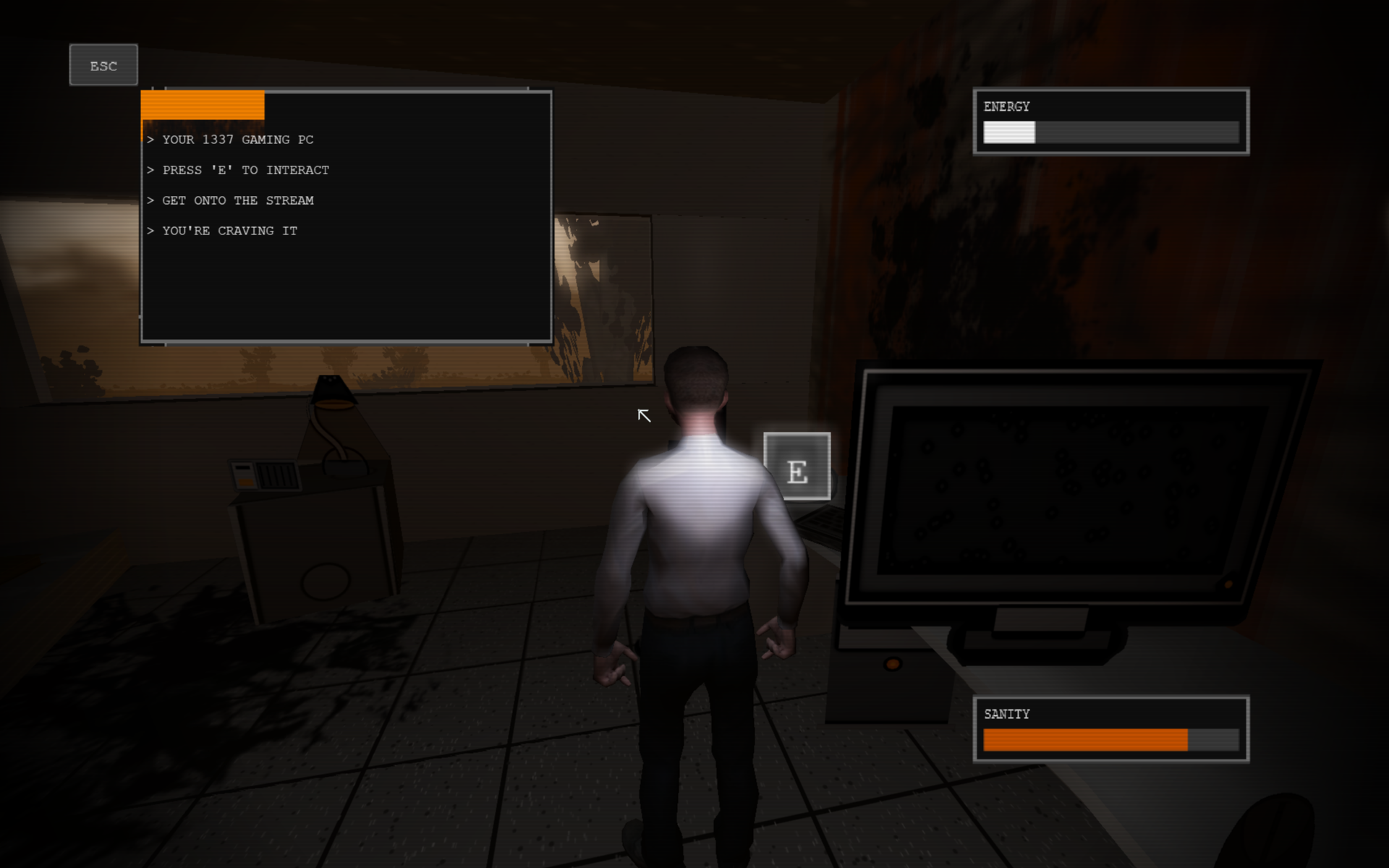This screenshot has height=868, width=1389.
Task: Click the ENERGY label on the energy panel
Action: [x=1006, y=106]
